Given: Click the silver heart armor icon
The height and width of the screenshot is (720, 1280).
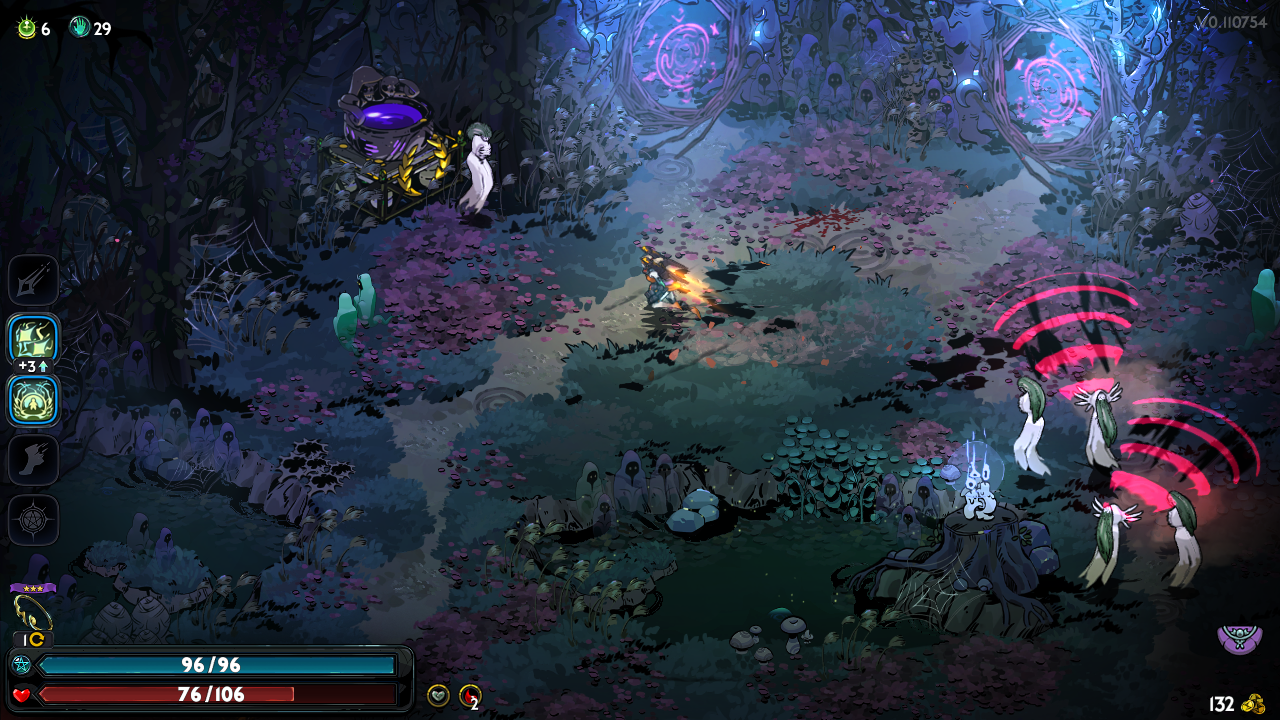Looking at the screenshot, I should (x=438, y=695).
